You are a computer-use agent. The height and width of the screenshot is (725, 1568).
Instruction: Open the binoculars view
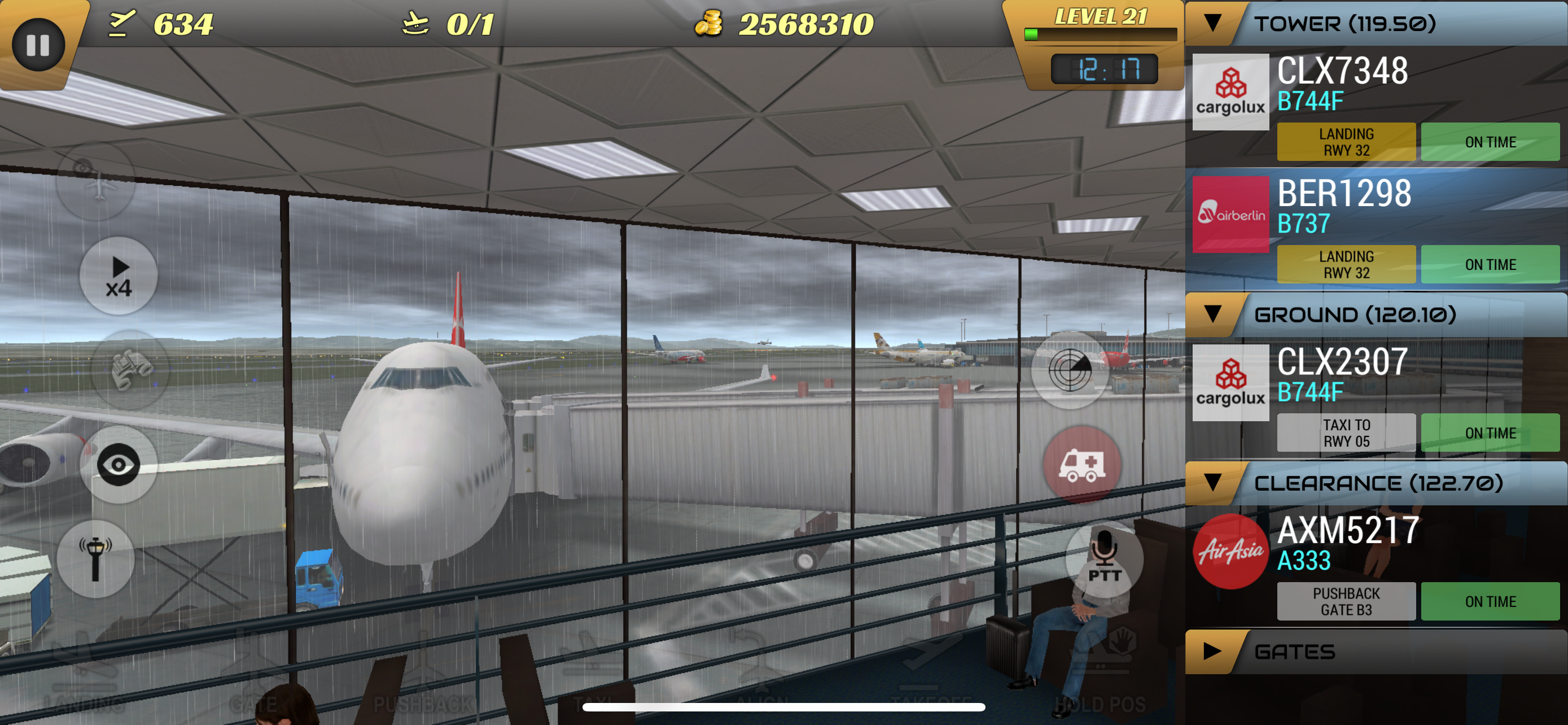click(x=130, y=369)
